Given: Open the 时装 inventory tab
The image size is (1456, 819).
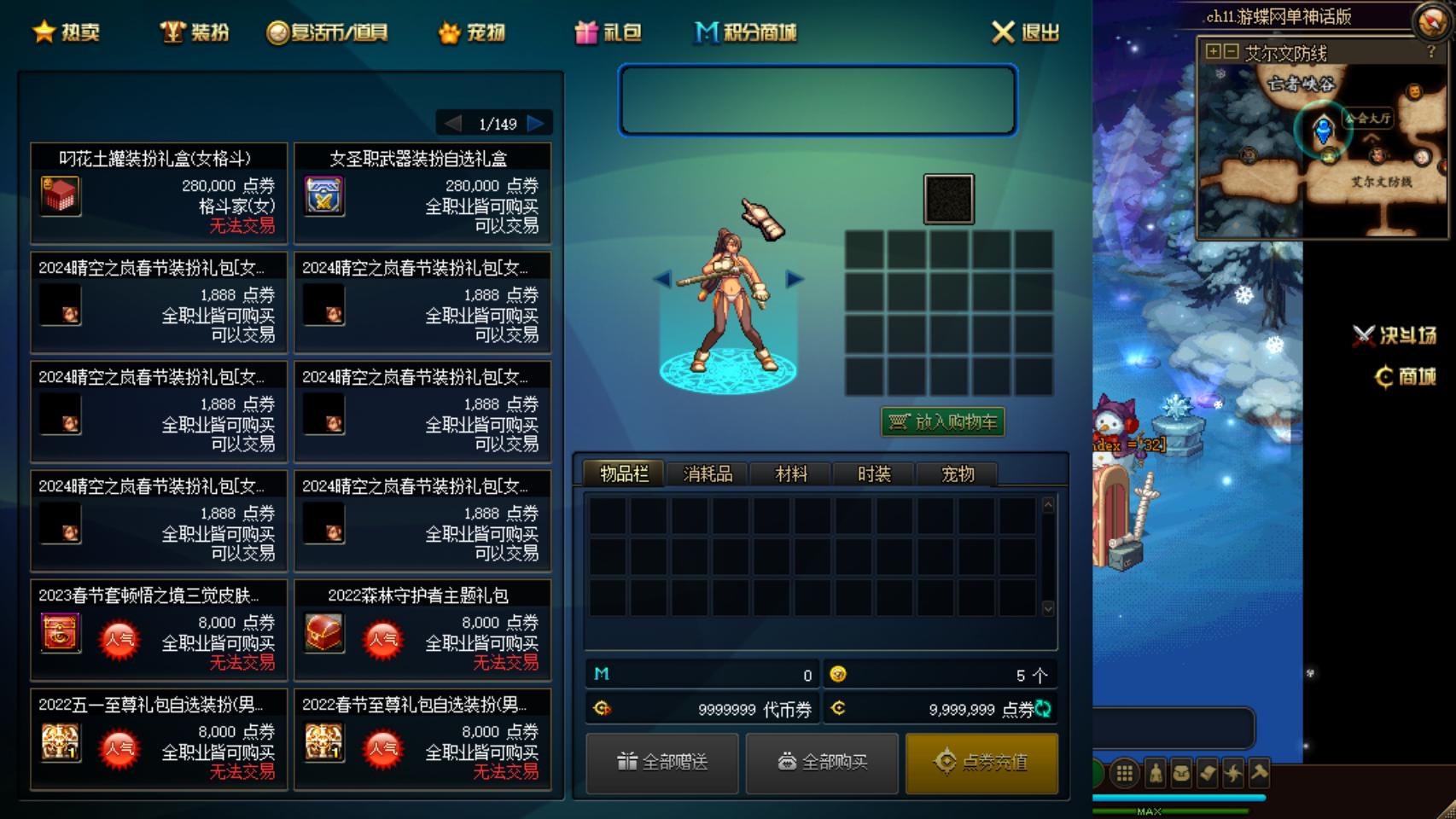Looking at the screenshot, I should pos(874,474).
